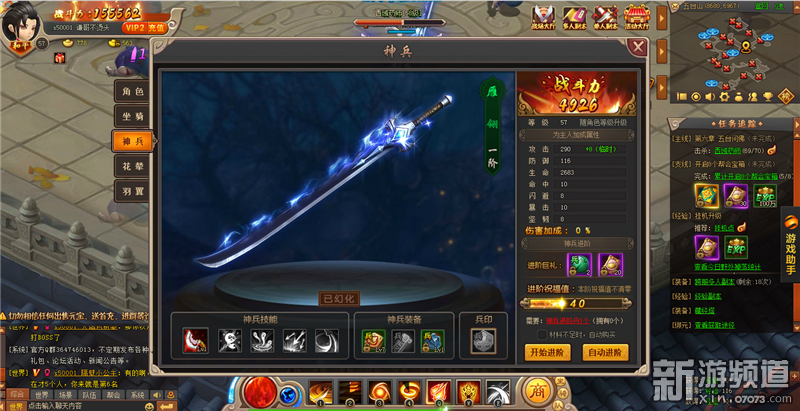Open the 兵印 seal slot
This screenshot has width=800, height=411.
pos(484,341)
